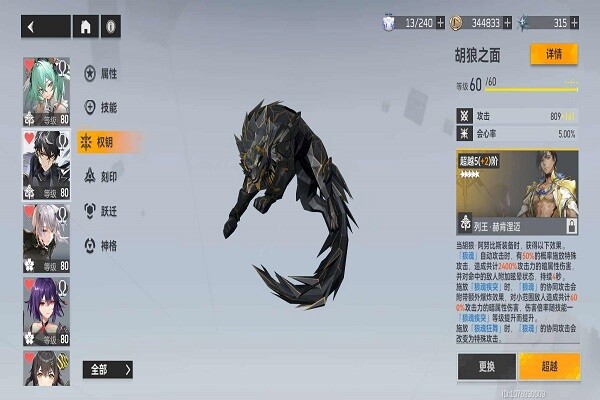Viewport: 600px width, 400px height.
Task: Select the green-haired character portrait
Action: 46,92
